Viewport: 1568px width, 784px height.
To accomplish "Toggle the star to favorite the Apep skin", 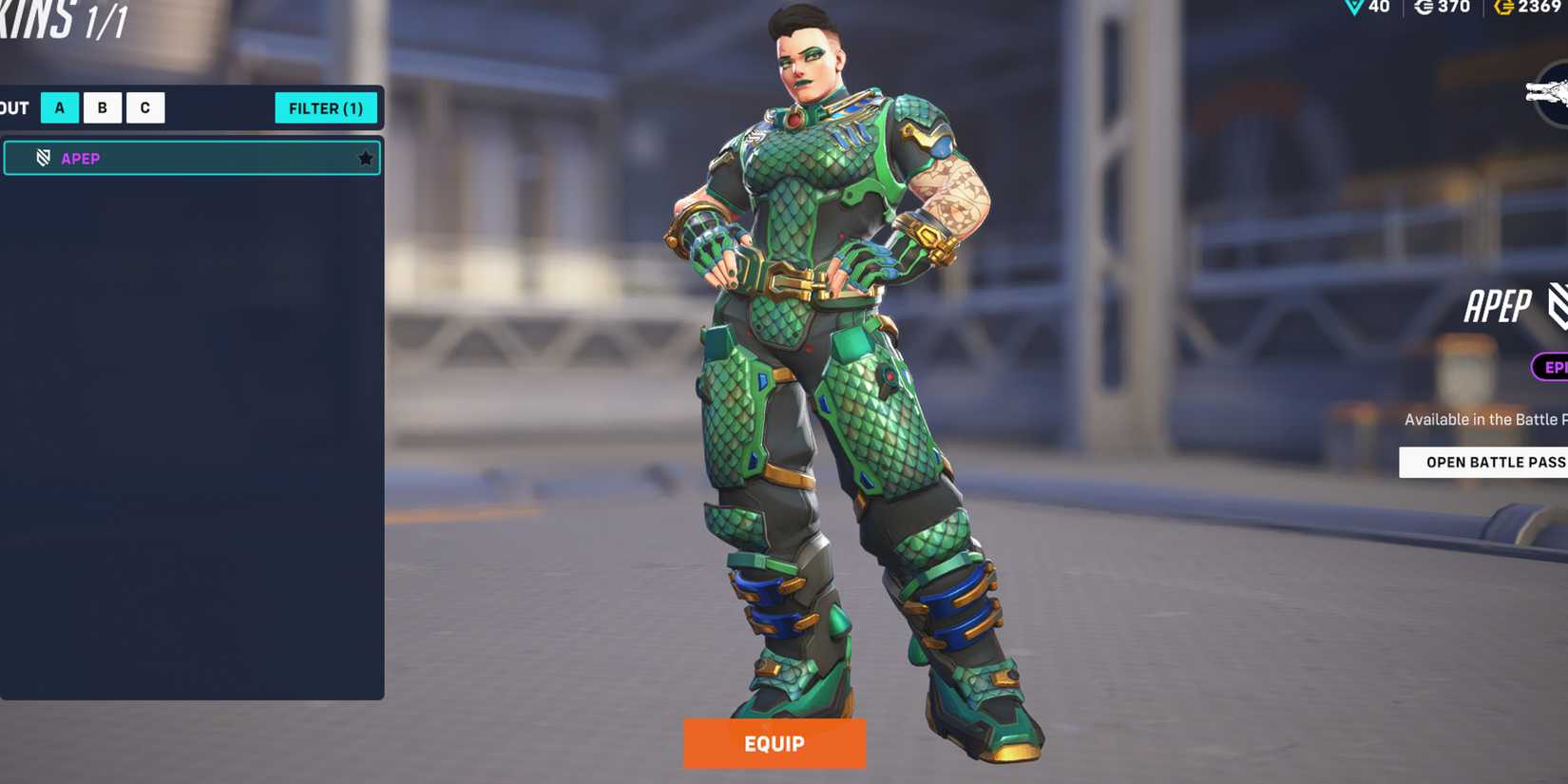I will 365,158.
